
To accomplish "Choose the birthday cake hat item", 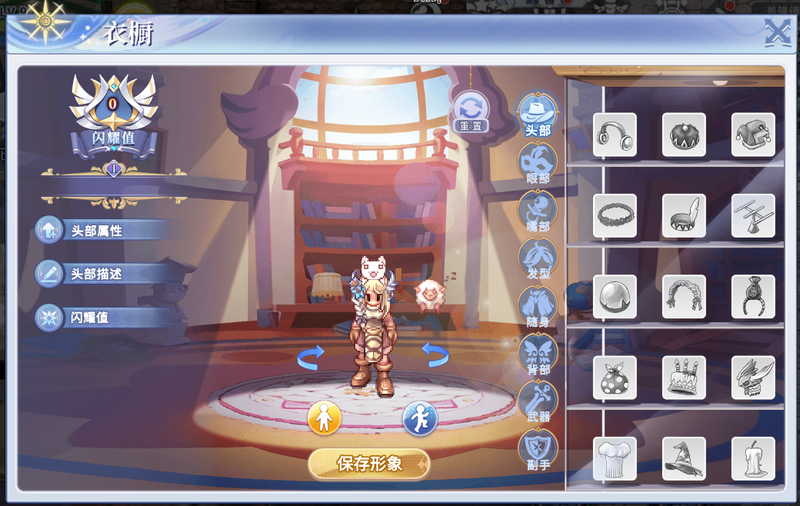I will 684,378.
